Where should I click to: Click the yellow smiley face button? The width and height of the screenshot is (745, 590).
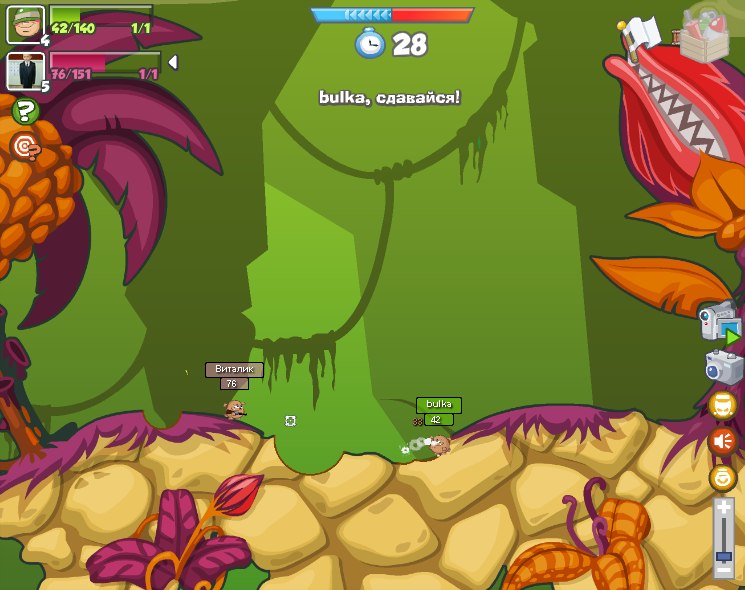722,477
